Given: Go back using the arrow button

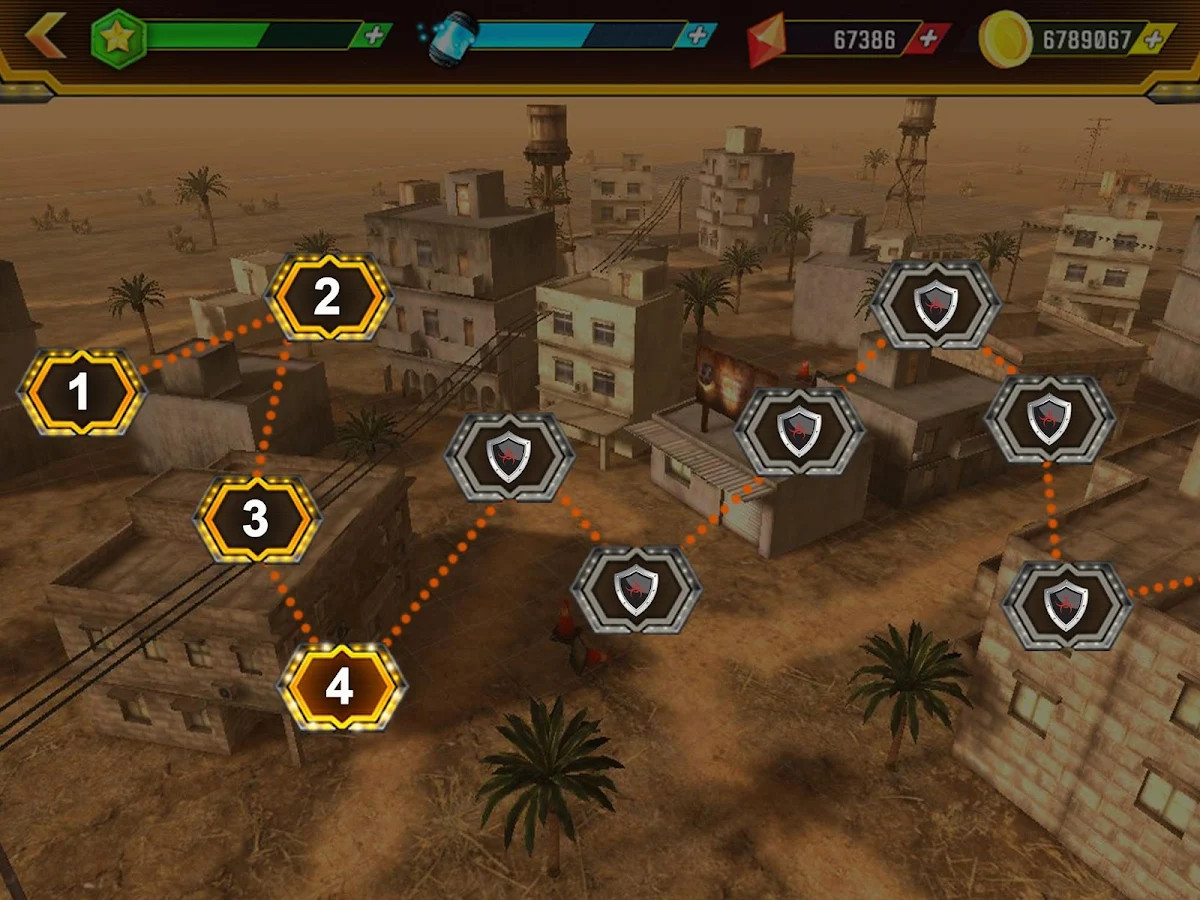Looking at the screenshot, I should (44, 37).
